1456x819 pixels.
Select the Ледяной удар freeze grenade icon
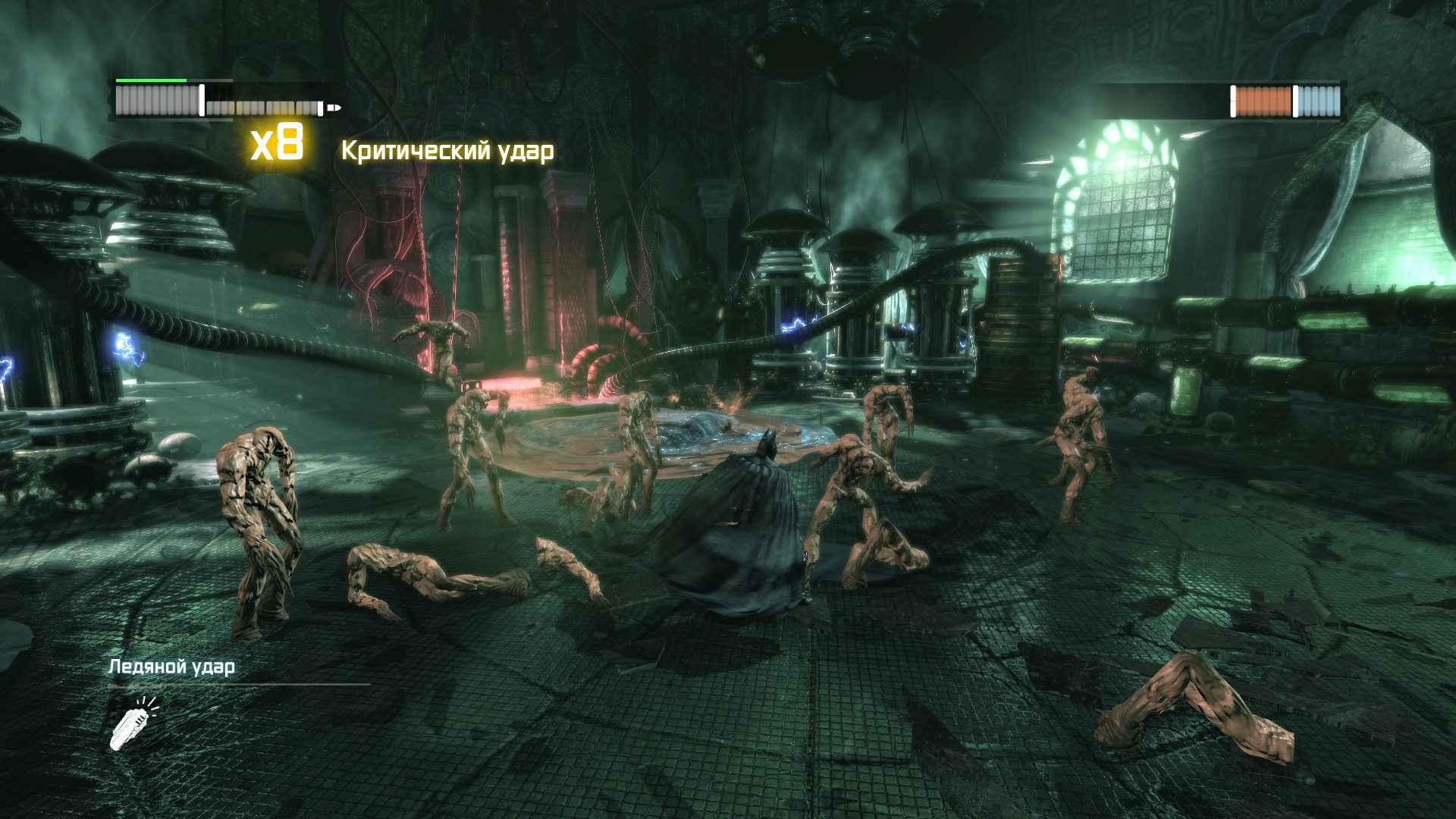(x=133, y=723)
